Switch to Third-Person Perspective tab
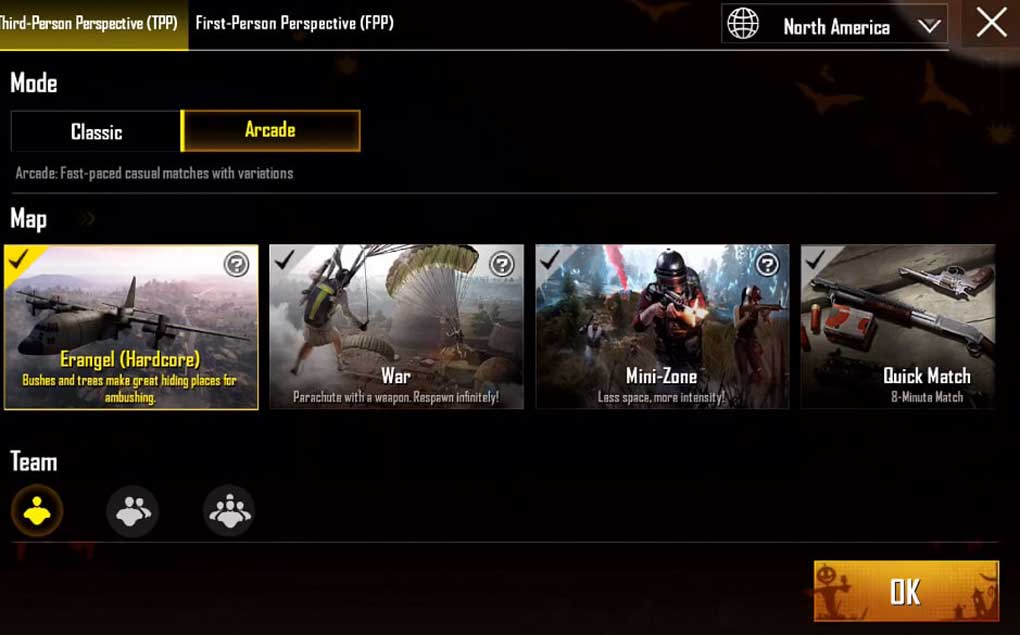This screenshot has height=635, width=1020. point(92,23)
